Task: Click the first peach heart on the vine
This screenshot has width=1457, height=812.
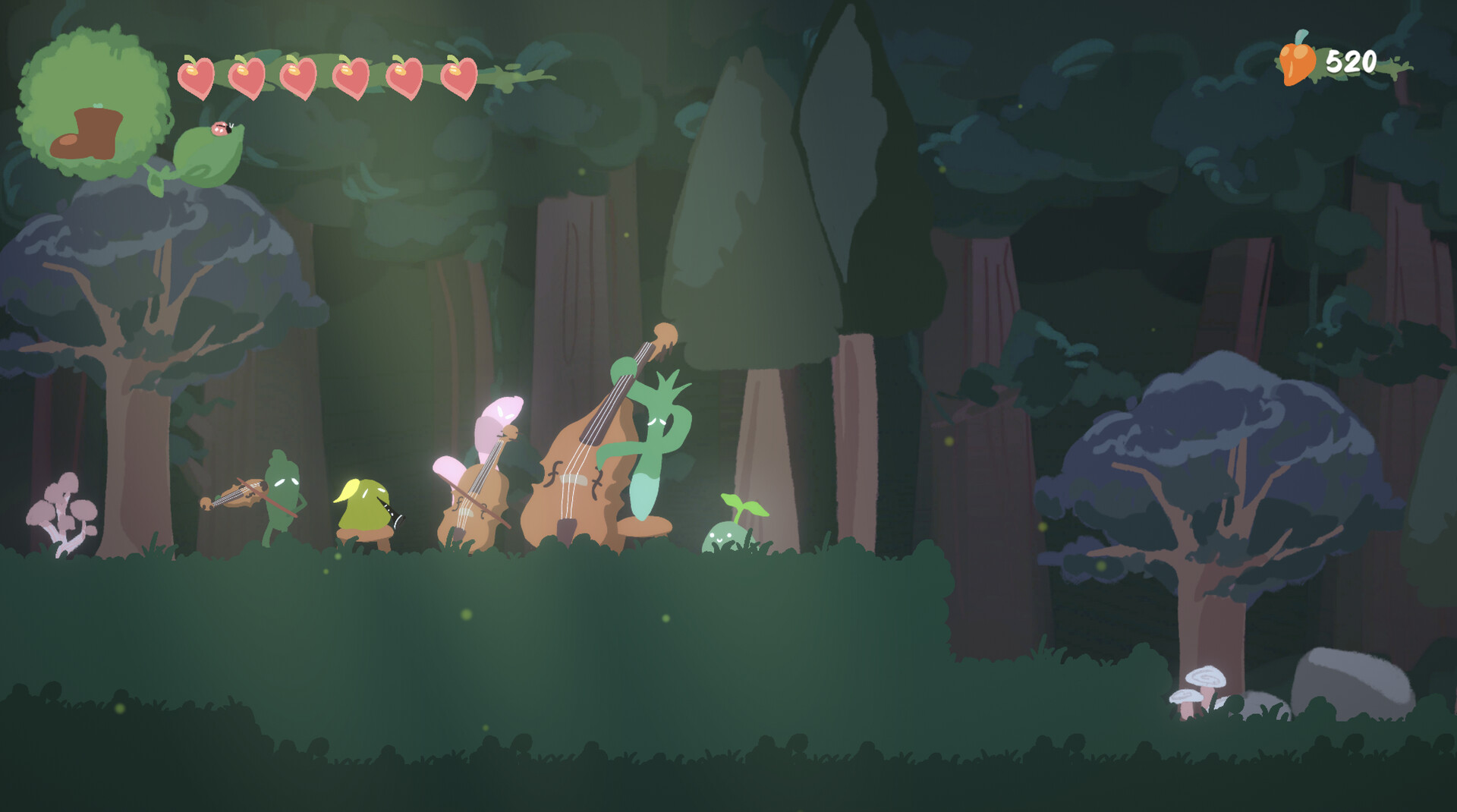Action: pyautogui.click(x=197, y=76)
